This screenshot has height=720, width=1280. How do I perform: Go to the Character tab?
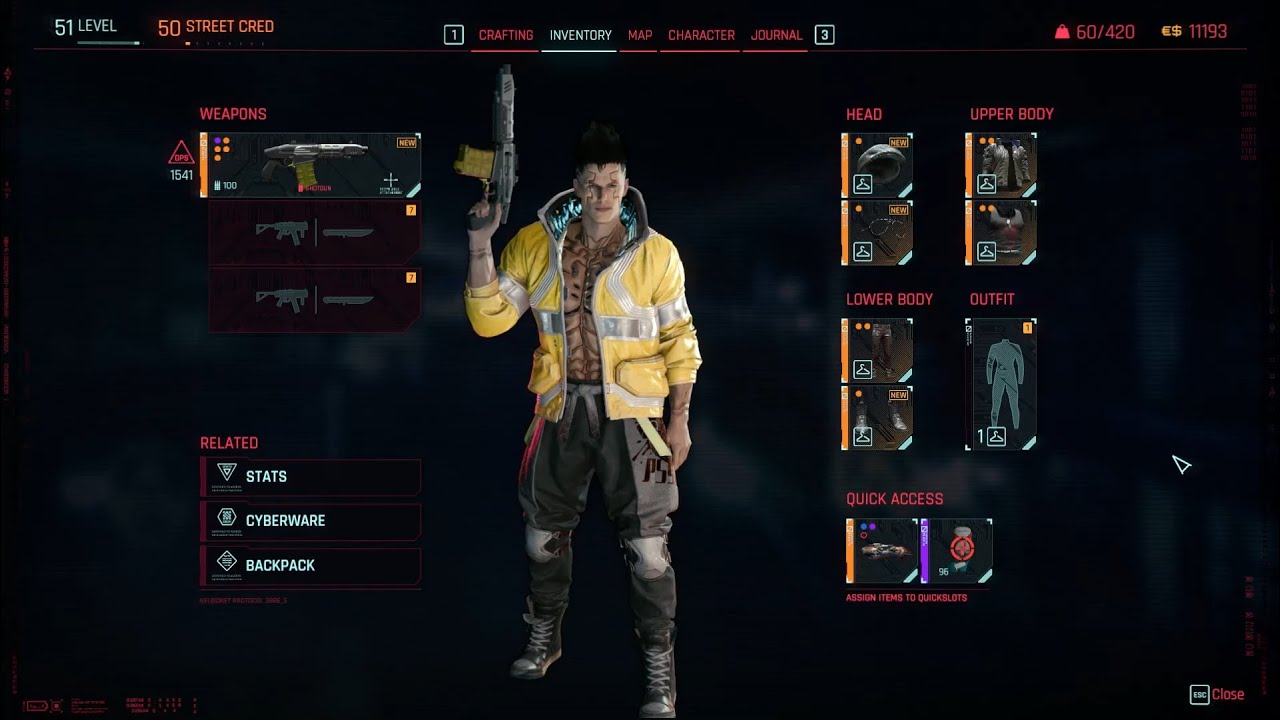(x=701, y=35)
